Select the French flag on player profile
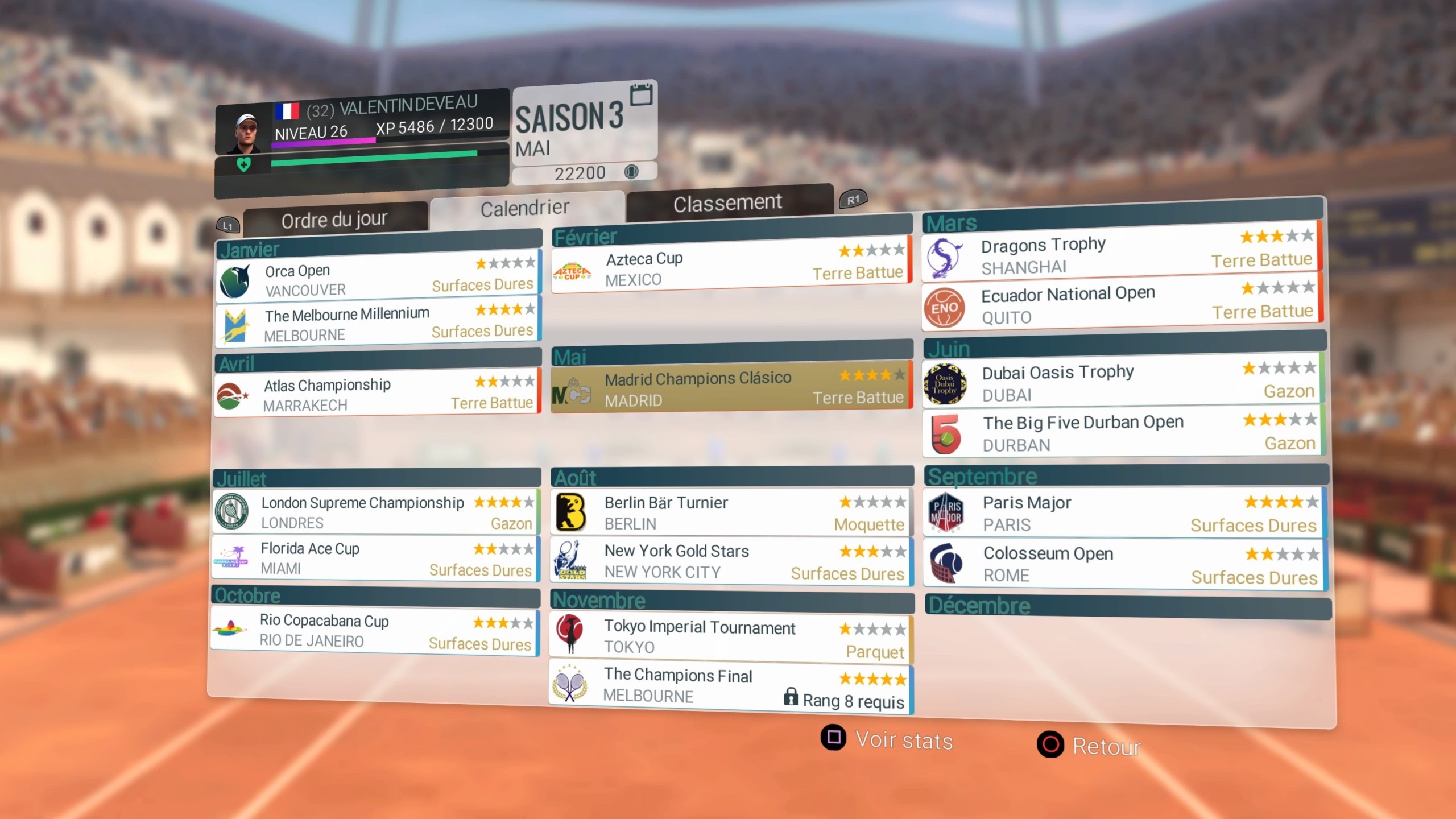This screenshot has width=1456, height=819. [288, 111]
